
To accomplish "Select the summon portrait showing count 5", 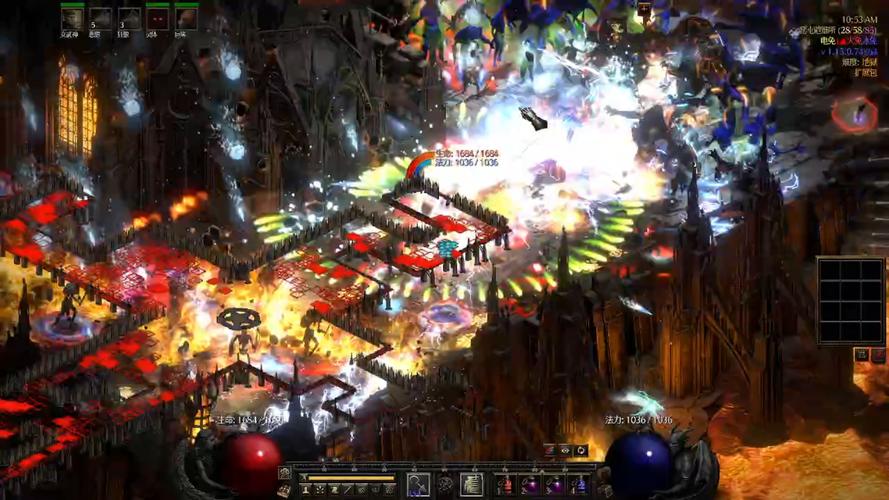I will (x=100, y=18).
